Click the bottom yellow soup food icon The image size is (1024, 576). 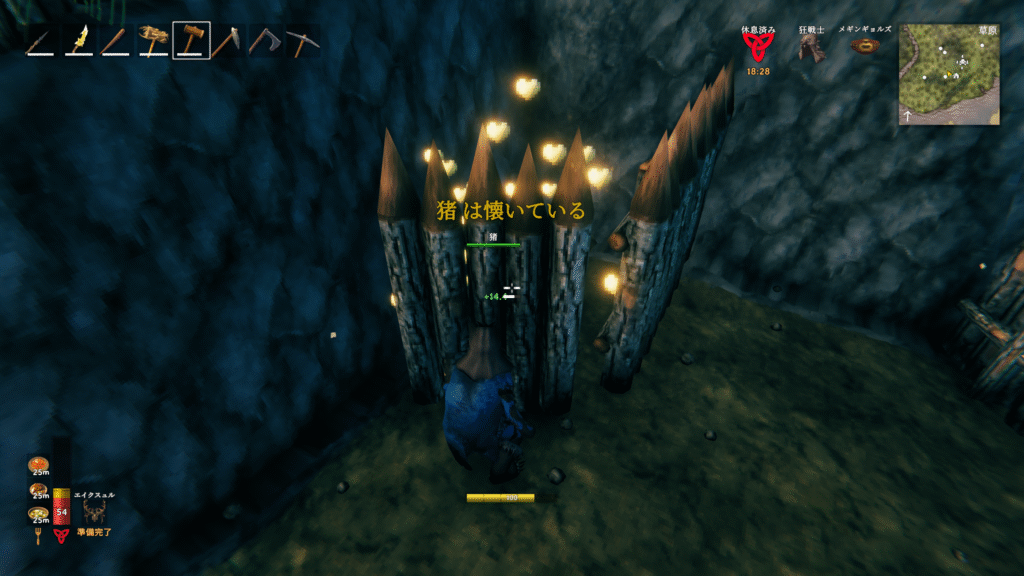click(x=38, y=514)
